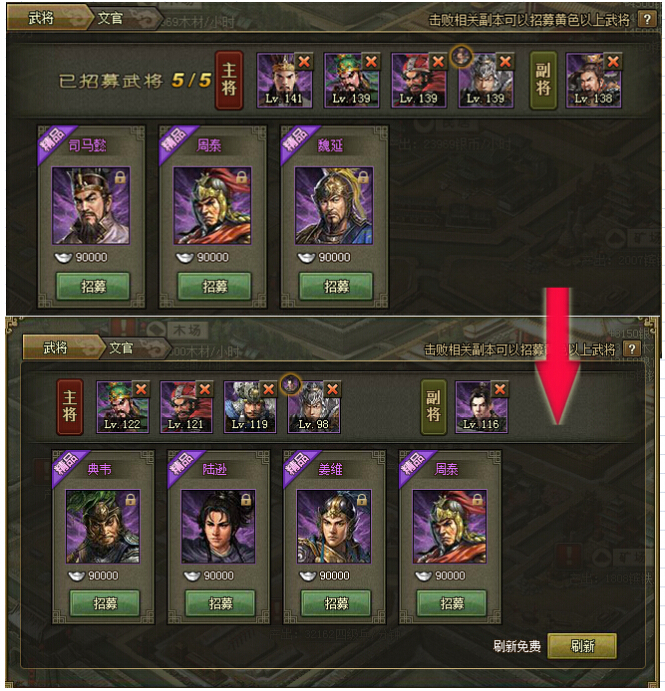Viewport: 665px width, 691px height.
Task: Choose the Lv. 122 general portrait
Action: [120, 406]
